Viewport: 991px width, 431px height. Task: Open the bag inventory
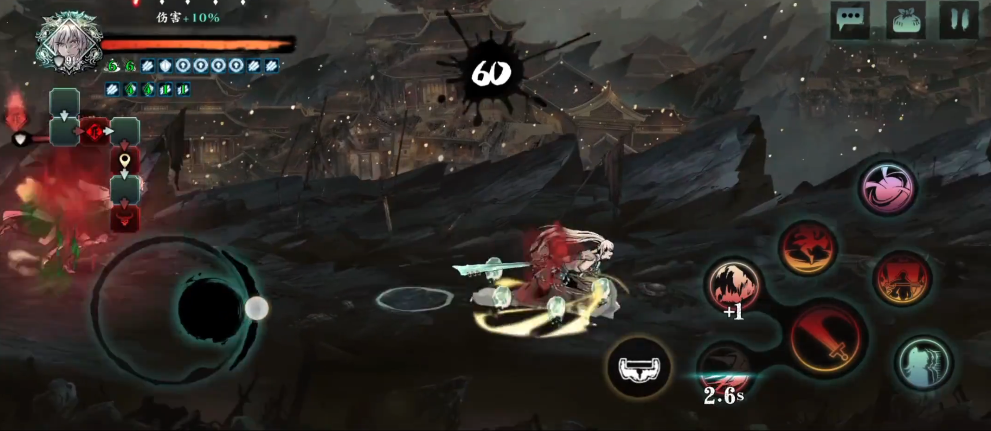pos(905,20)
